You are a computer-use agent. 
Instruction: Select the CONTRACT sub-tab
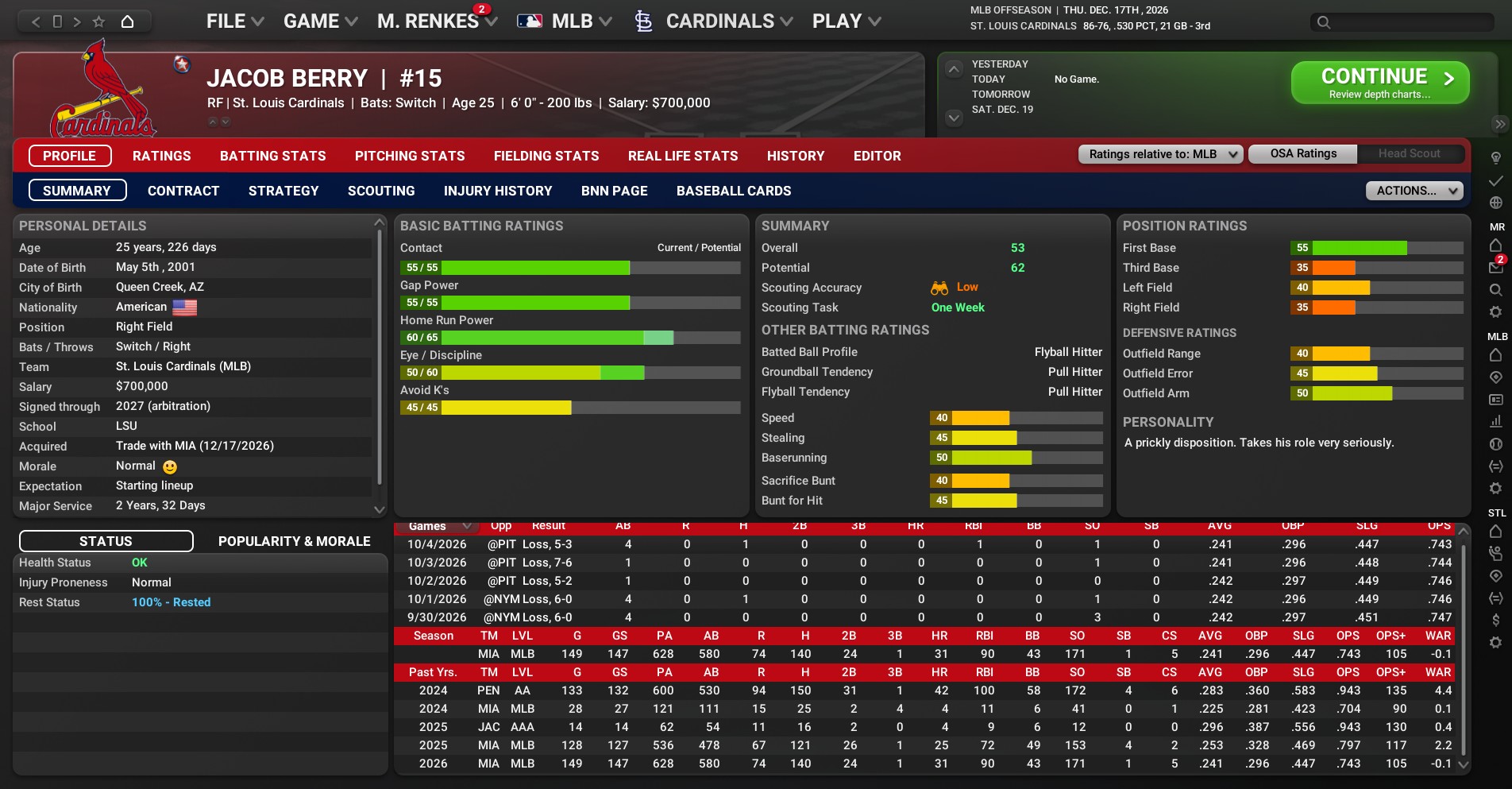click(183, 191)
